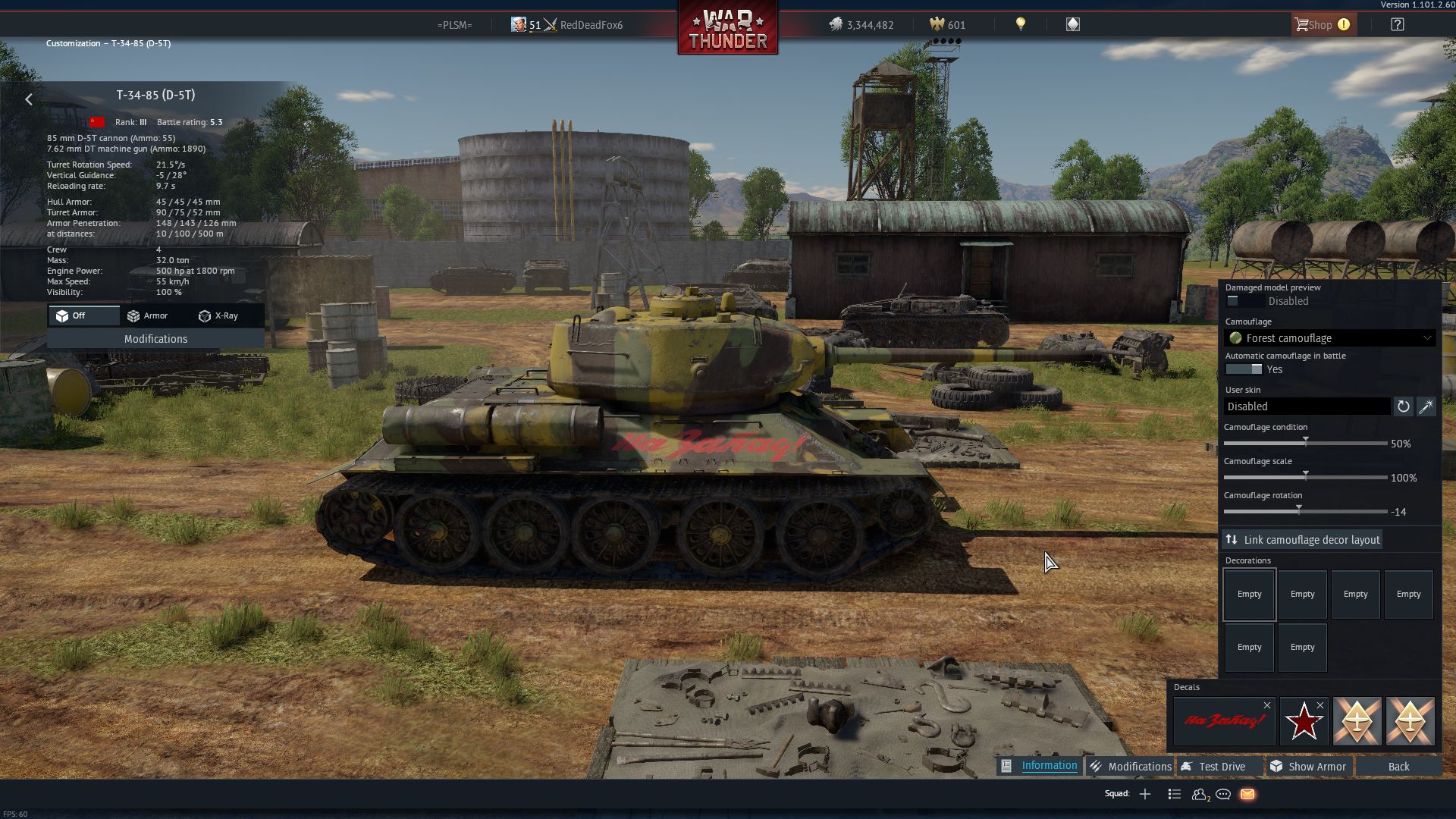The height and width of the screenshot is (819, 1456).
Task: Select the X-Ray view mode
Action: [x=218, y=315]
